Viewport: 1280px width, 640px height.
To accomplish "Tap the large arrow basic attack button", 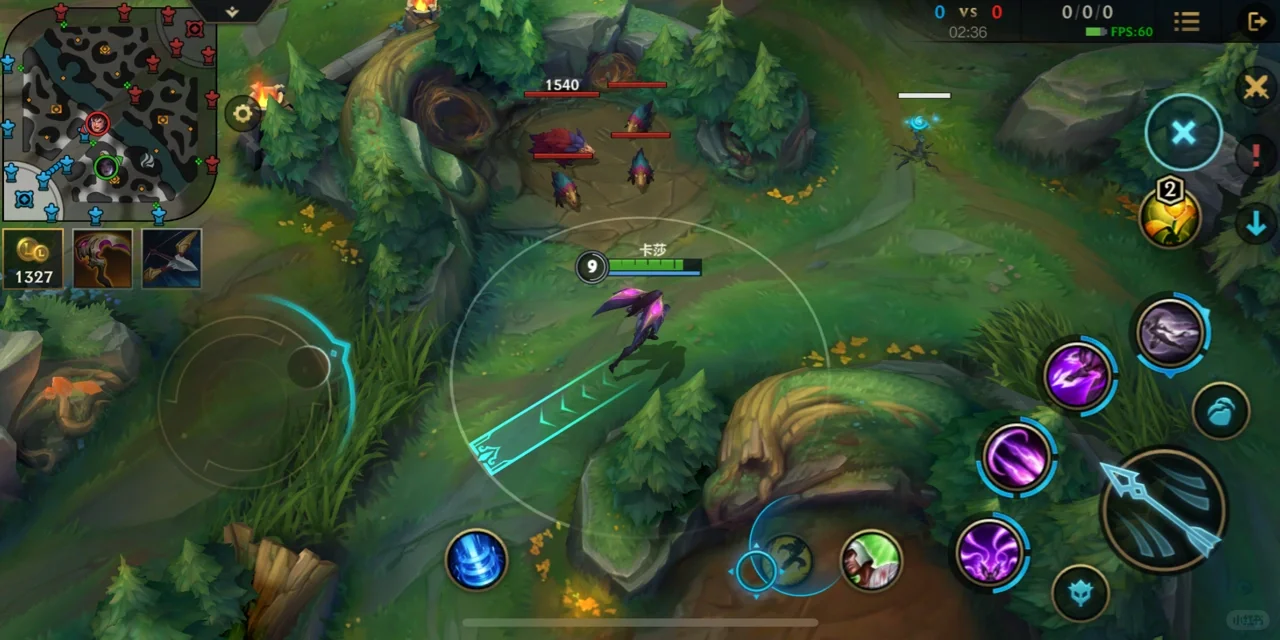I will (1163, 510).
